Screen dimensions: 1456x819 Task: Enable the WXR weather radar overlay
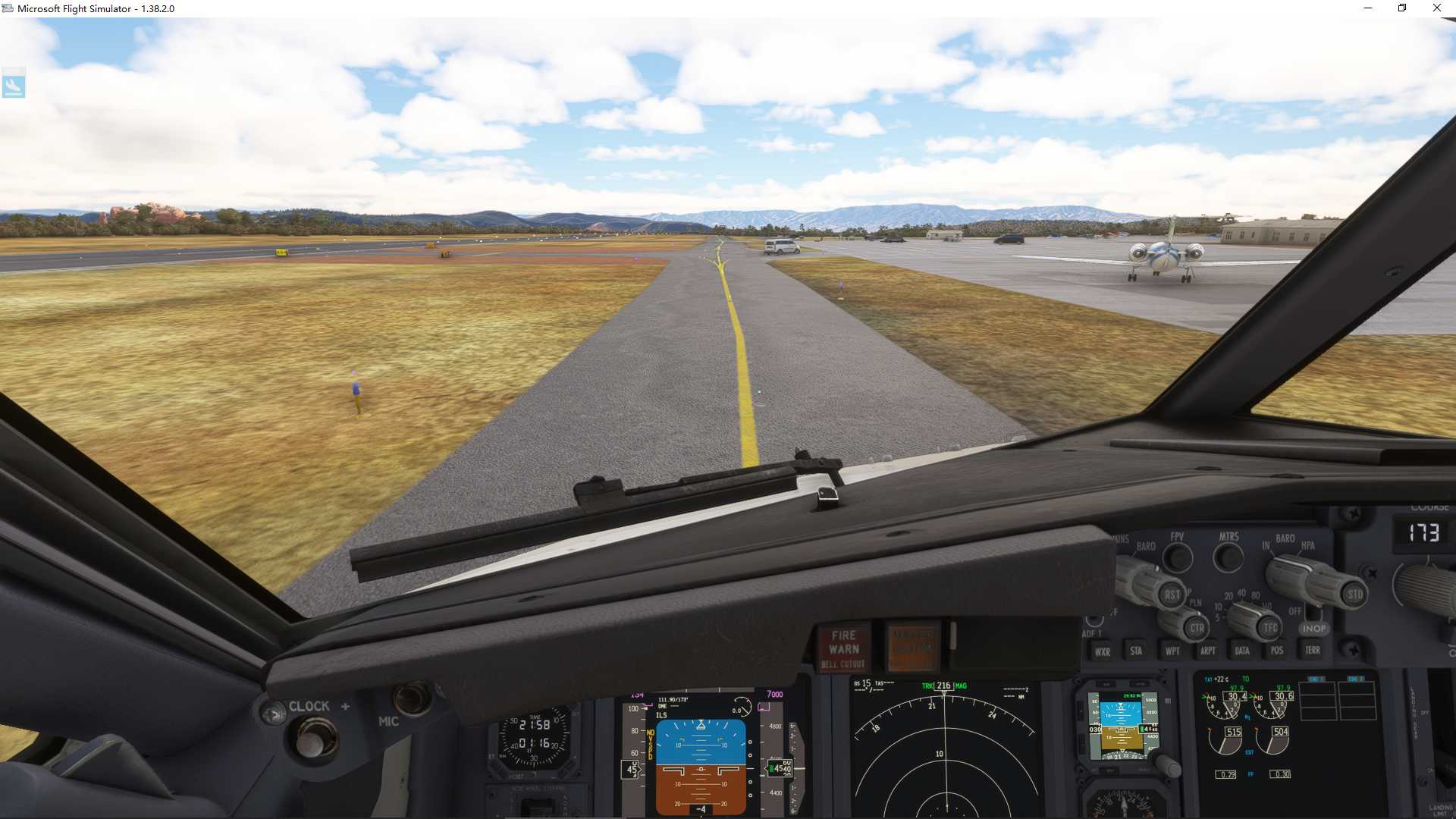[1103, 651]
